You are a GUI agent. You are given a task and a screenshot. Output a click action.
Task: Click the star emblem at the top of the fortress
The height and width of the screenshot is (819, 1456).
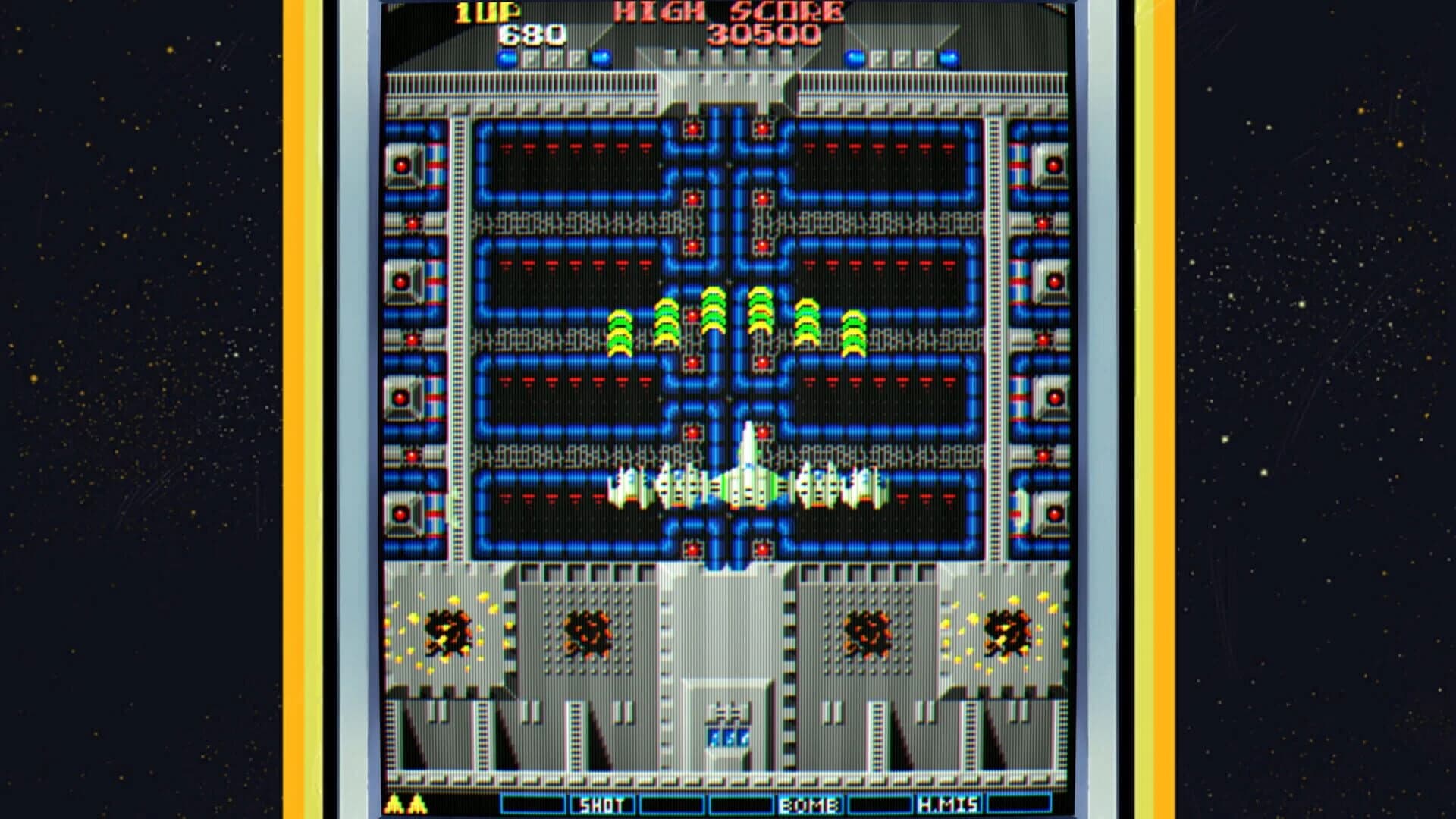(x=728, y=83)
